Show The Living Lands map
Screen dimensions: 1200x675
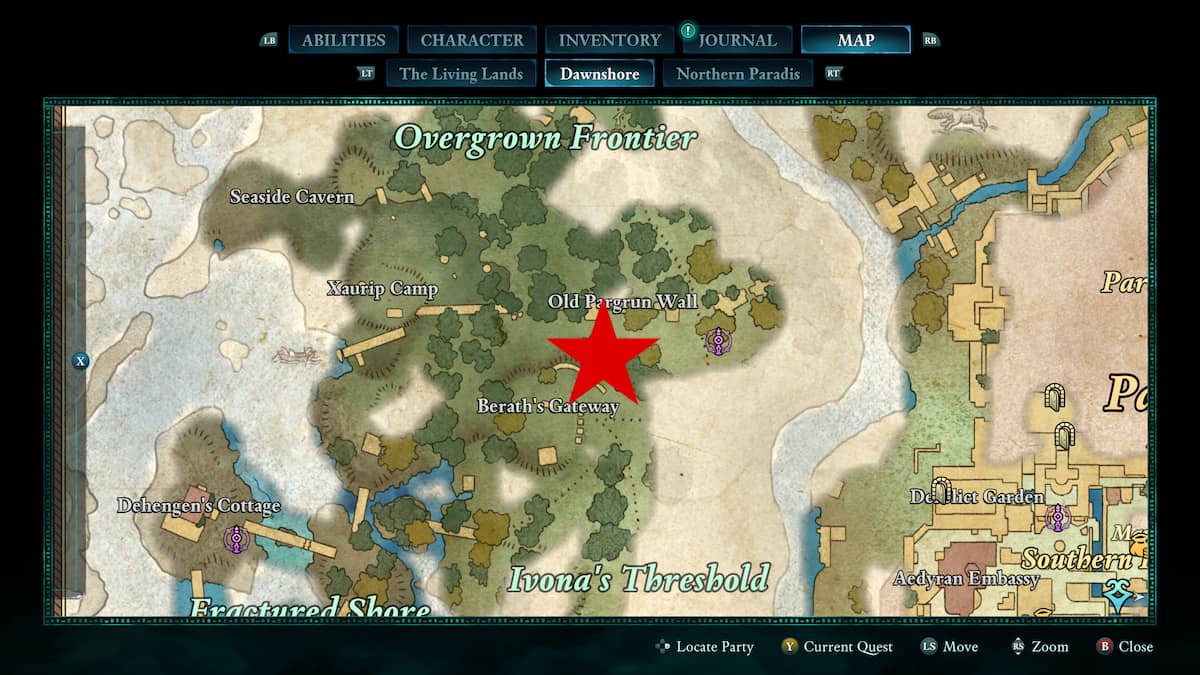point(461,73)
